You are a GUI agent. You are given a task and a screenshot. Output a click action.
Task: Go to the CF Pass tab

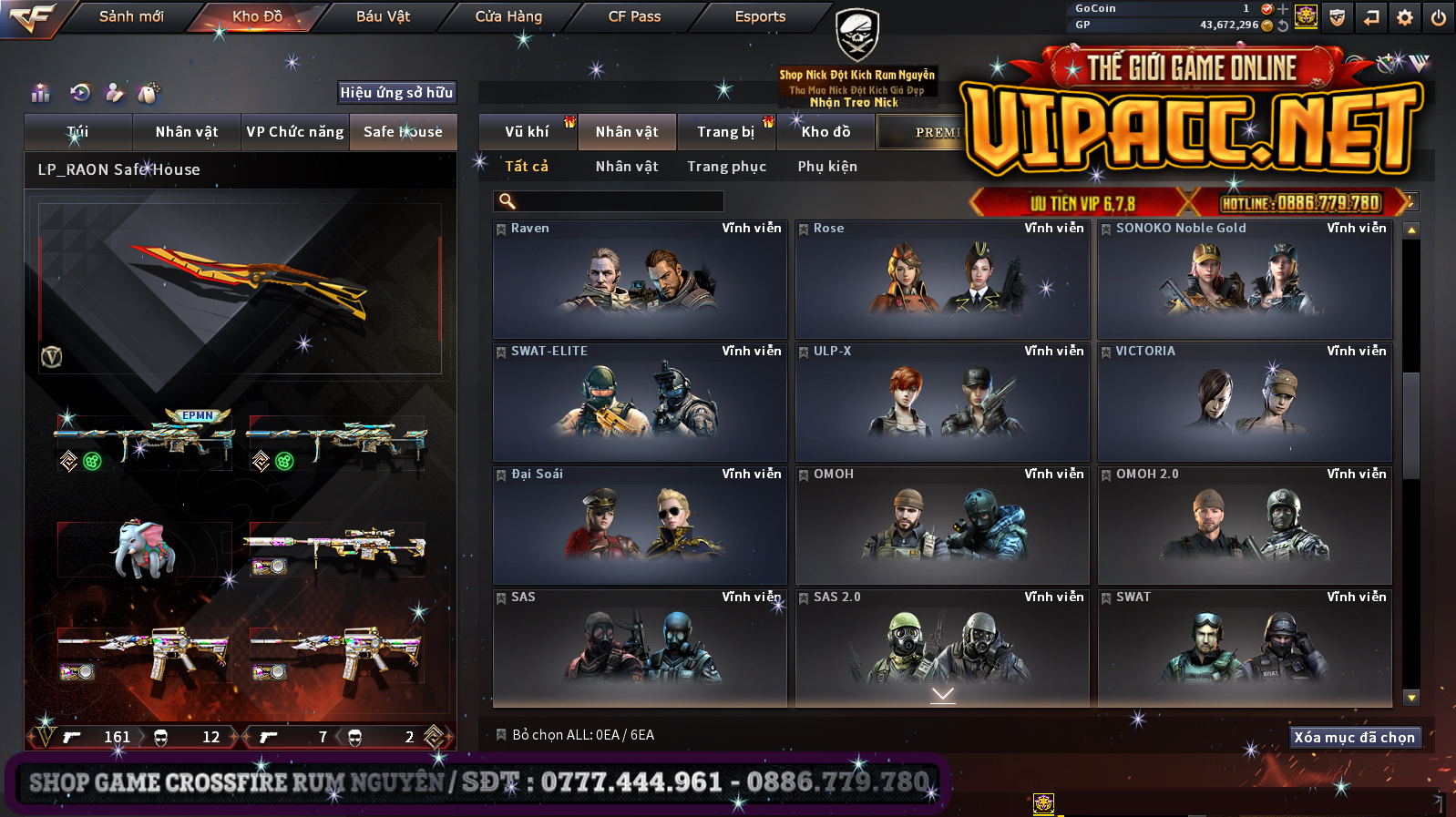point(634,16)
